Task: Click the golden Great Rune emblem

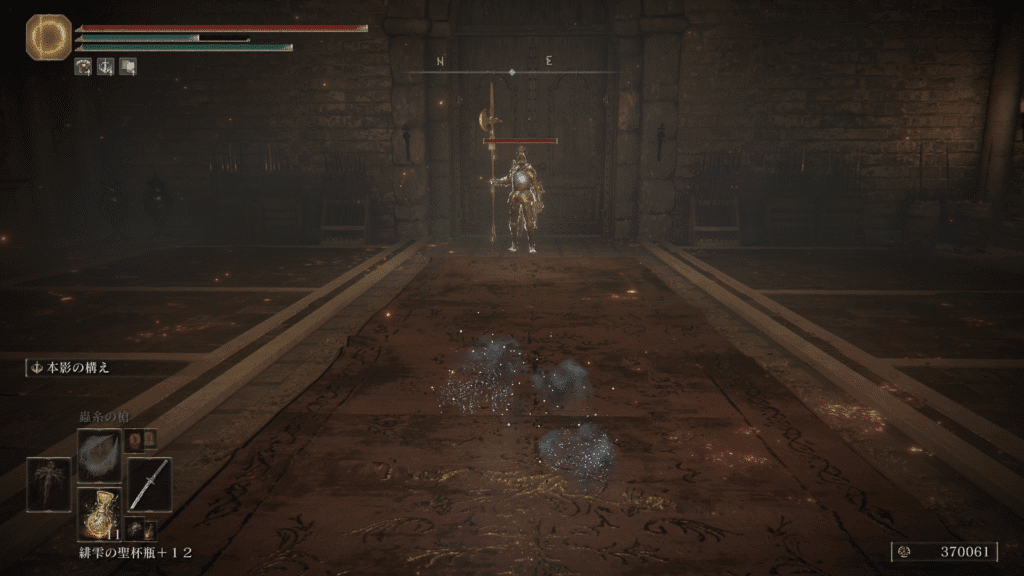Action: (47, 37)
